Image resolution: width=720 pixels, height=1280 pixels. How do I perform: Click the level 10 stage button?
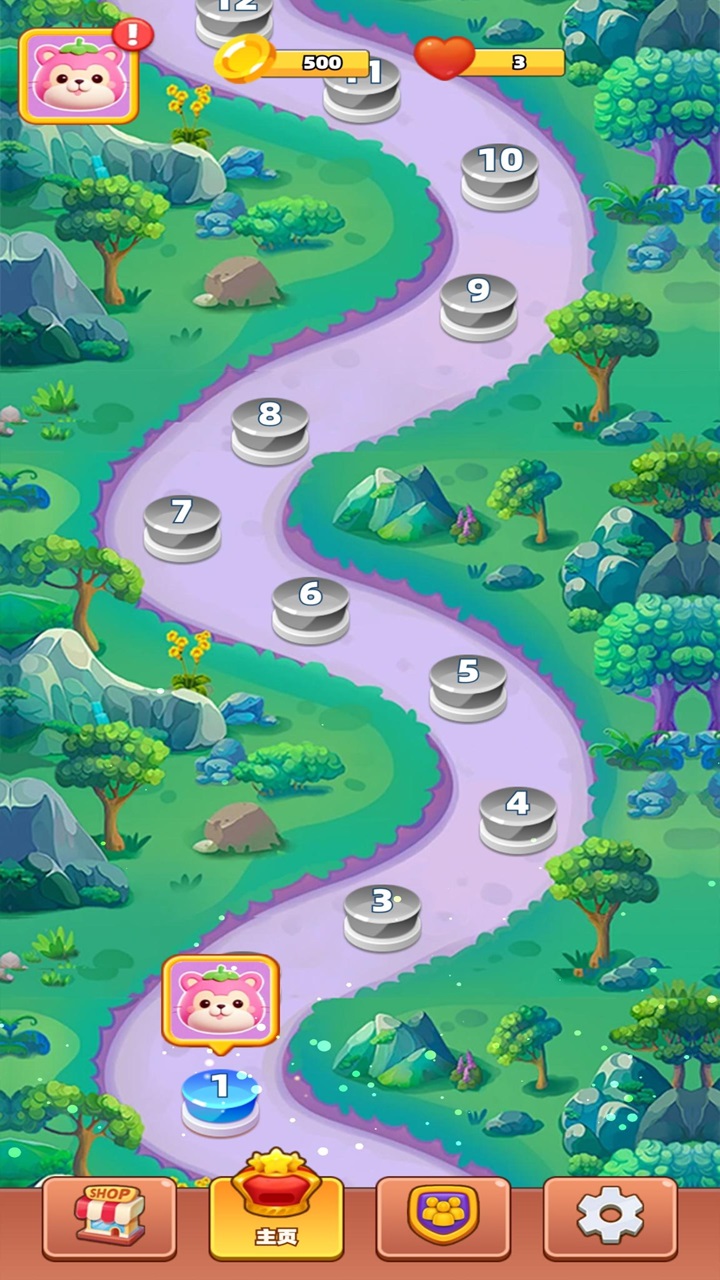[x=500, y=172]
